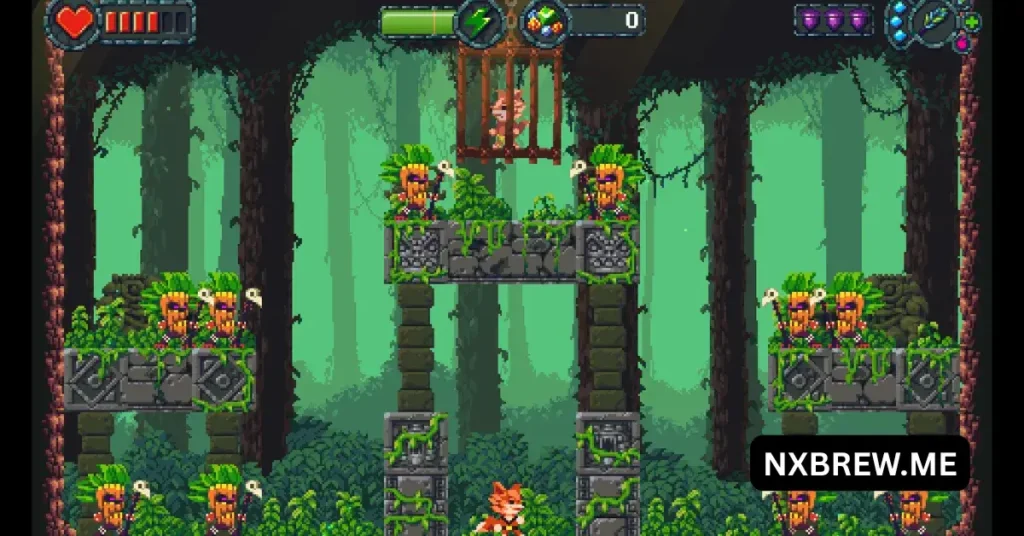Click the green plus icon
Screen dimensions: 1024x536
click(971, 21)
